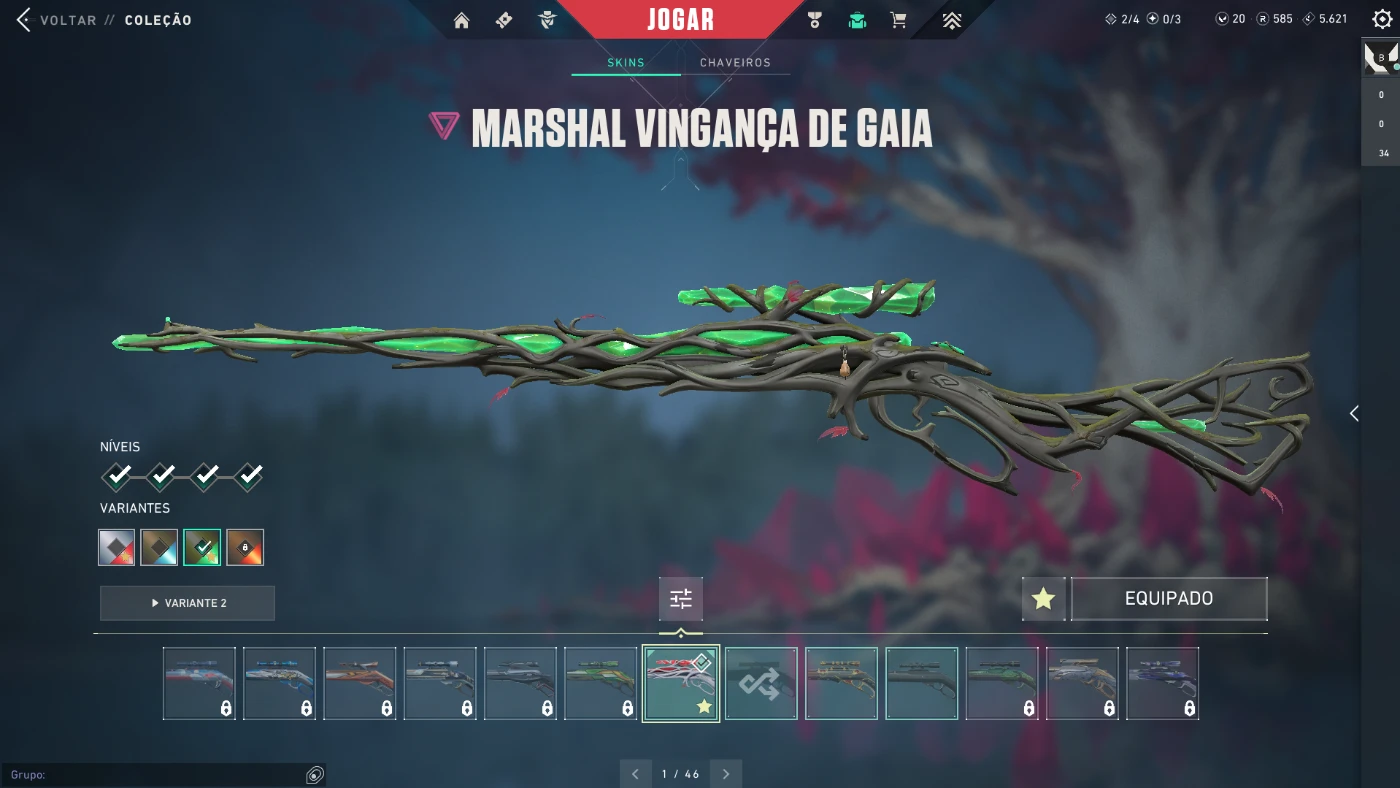This screenshot has width=1400, height=788.
Task: Open the agents icon in top bar
Action: coord(547,20)
